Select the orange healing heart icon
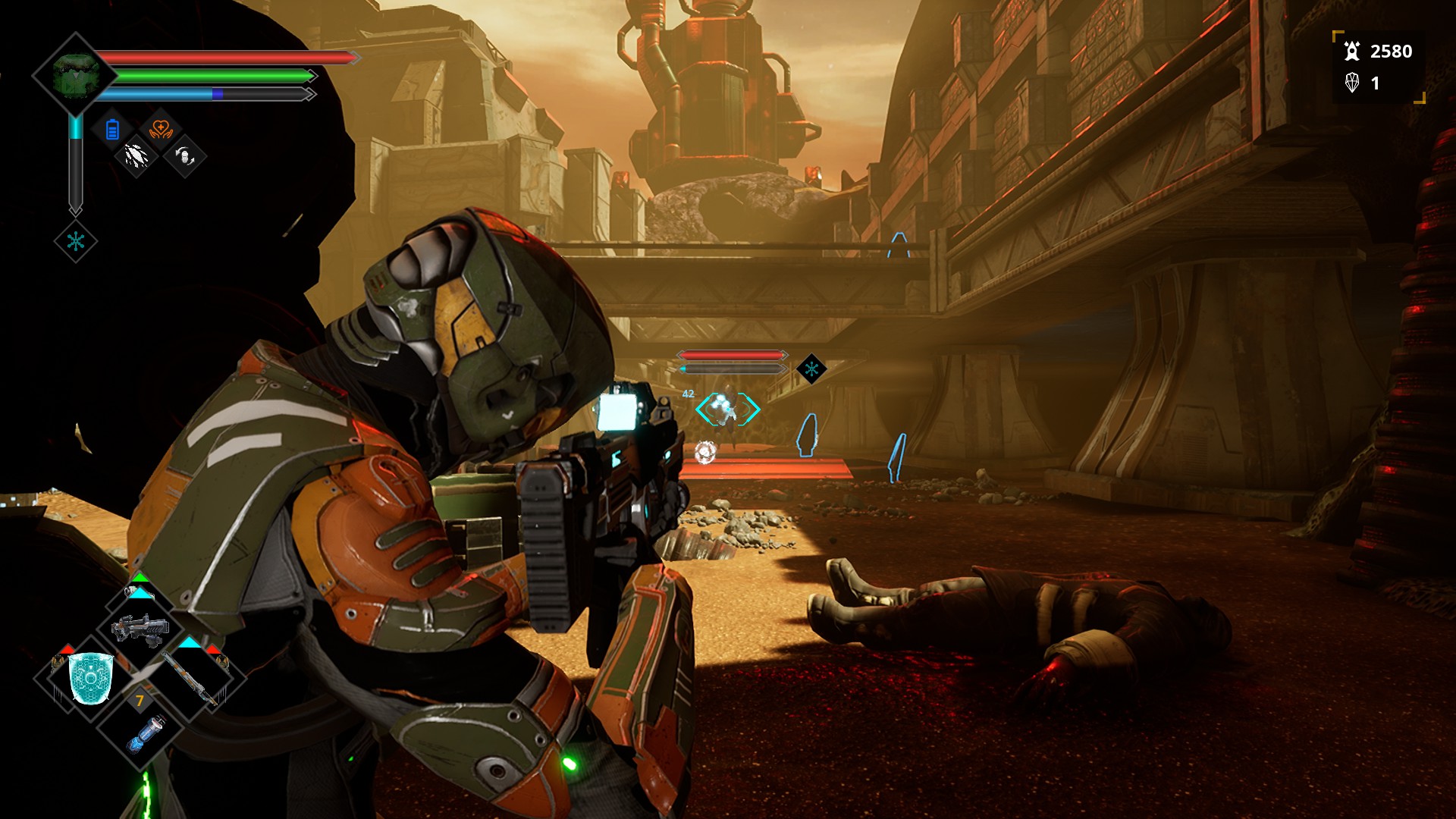 161,130
